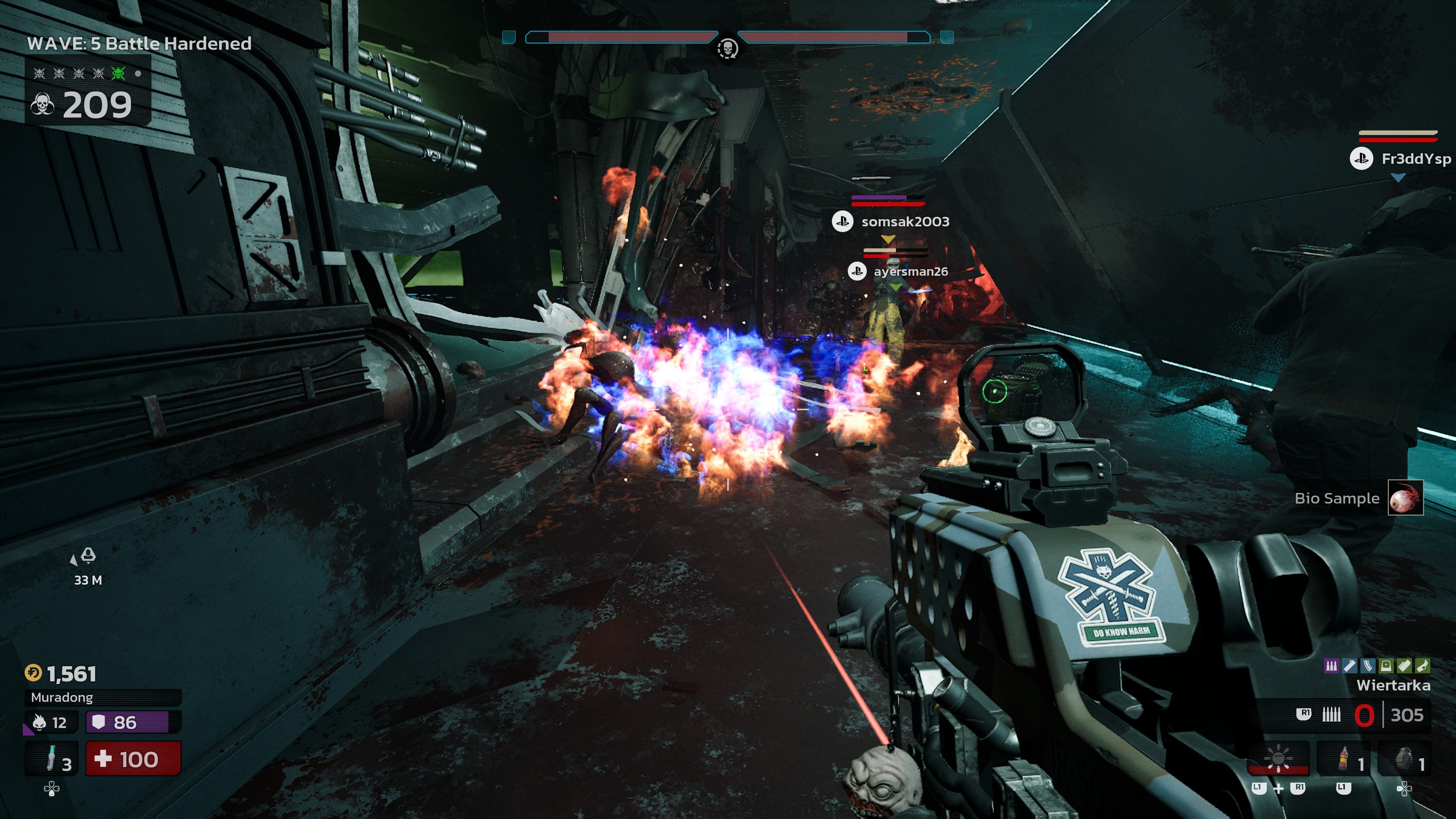Click the green current-wave skull marker
This screenshot has width=1456, height=819.
118,74
